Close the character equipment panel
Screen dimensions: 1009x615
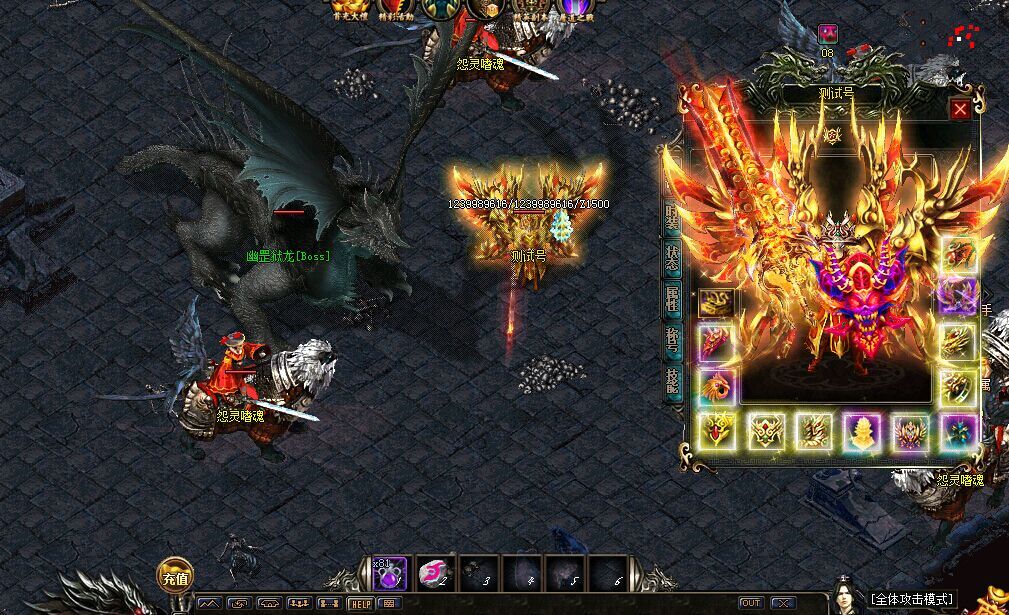point(960,109)
